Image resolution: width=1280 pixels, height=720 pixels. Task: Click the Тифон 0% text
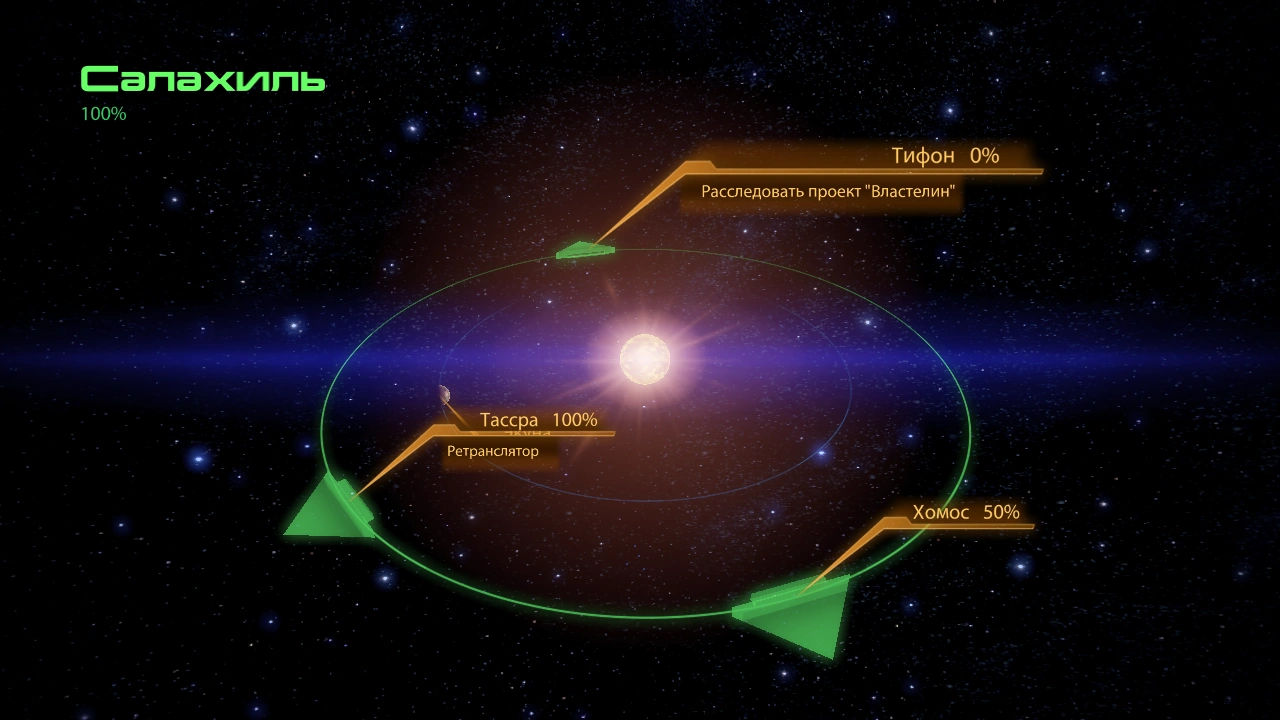[945, 156]
